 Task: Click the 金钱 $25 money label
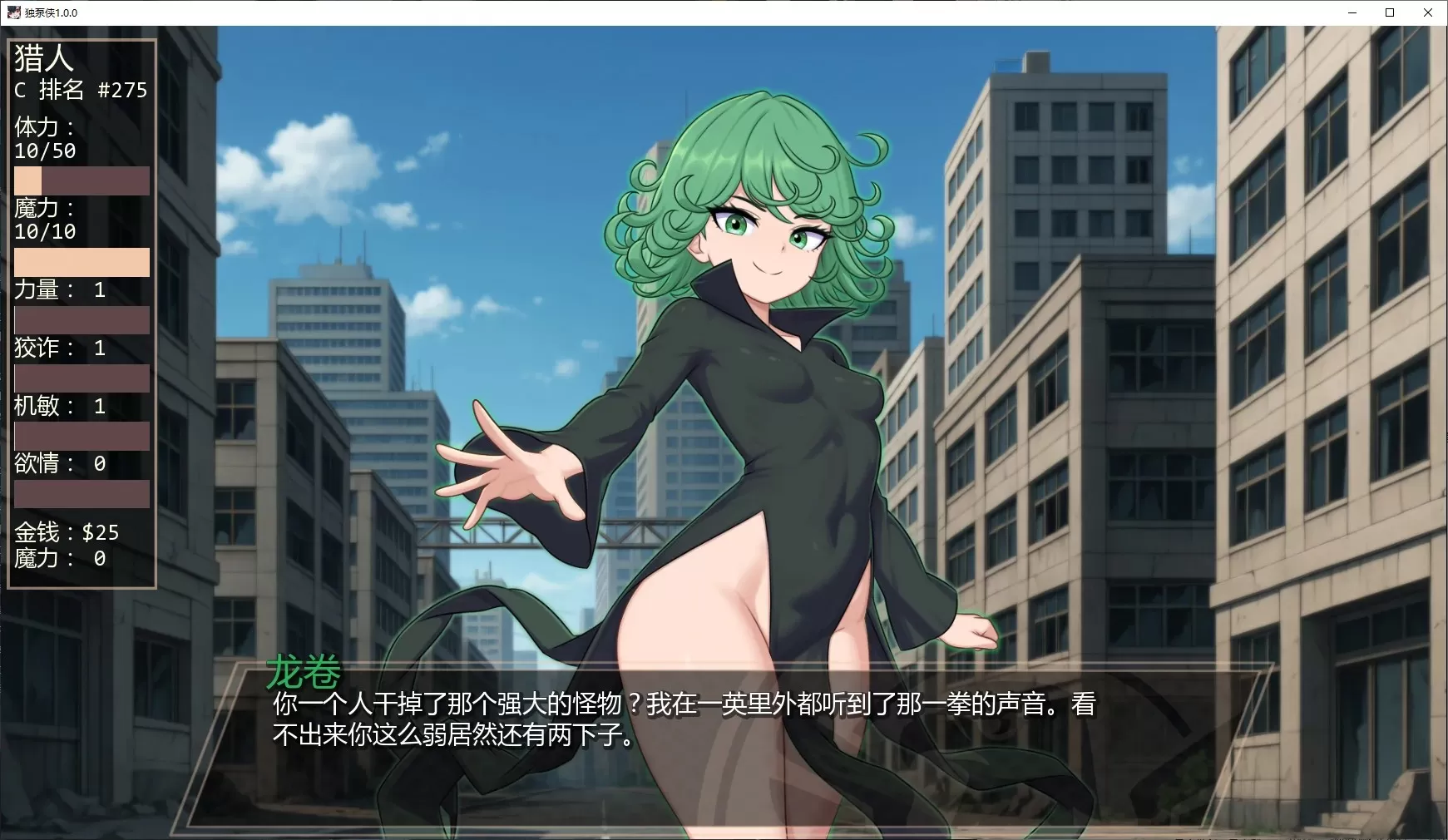point(64,532)
